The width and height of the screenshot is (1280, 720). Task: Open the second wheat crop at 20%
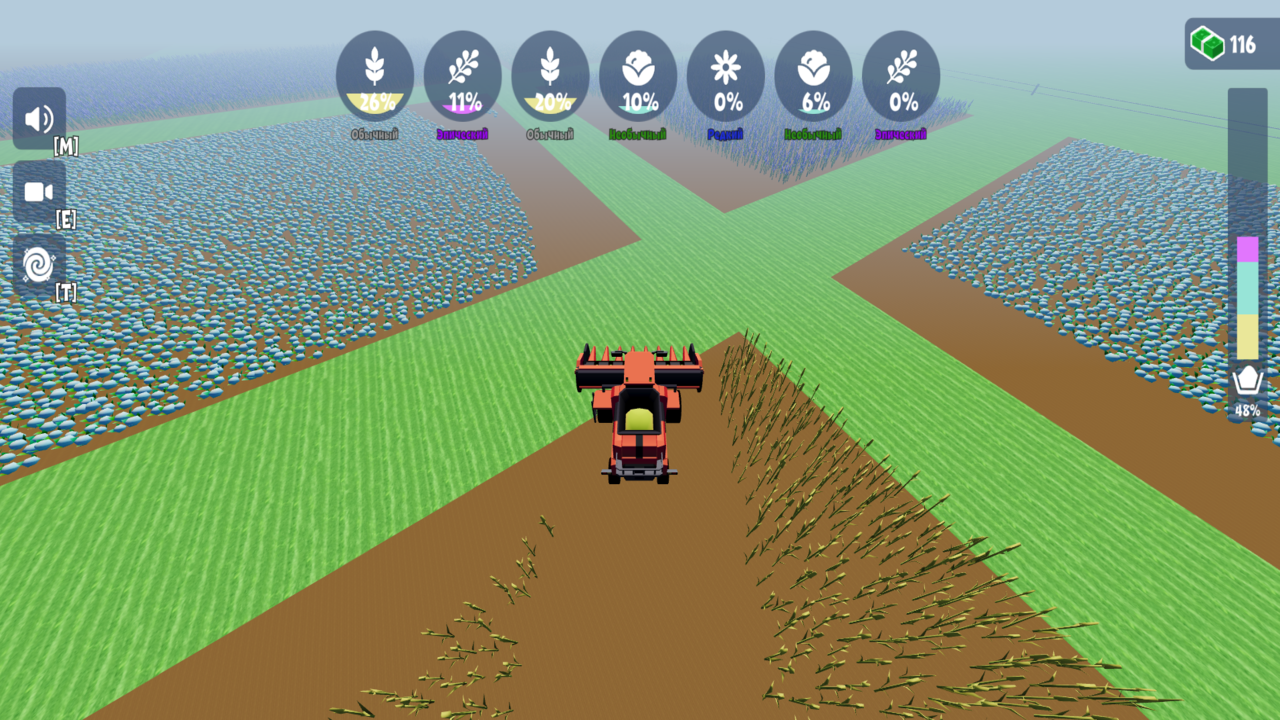tap(550, 75)
